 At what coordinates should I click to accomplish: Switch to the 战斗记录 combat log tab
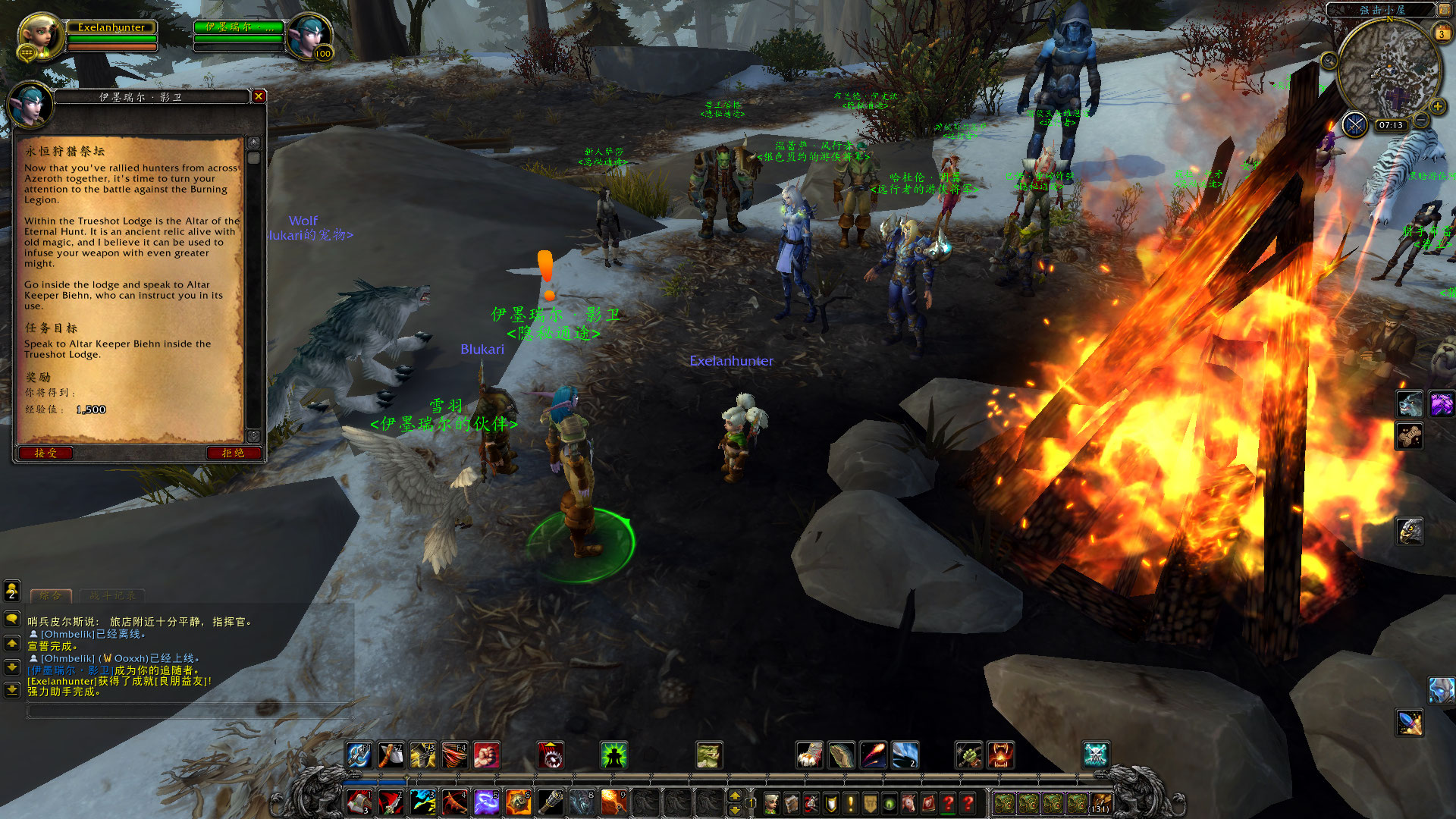(112, 595)
